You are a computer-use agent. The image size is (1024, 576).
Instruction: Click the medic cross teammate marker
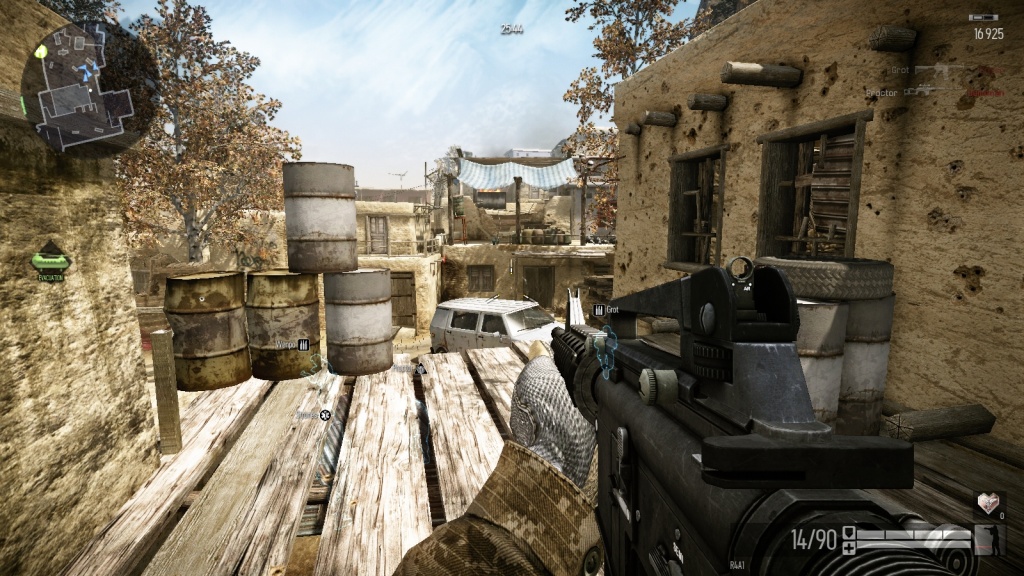click(x=324, y=414)
